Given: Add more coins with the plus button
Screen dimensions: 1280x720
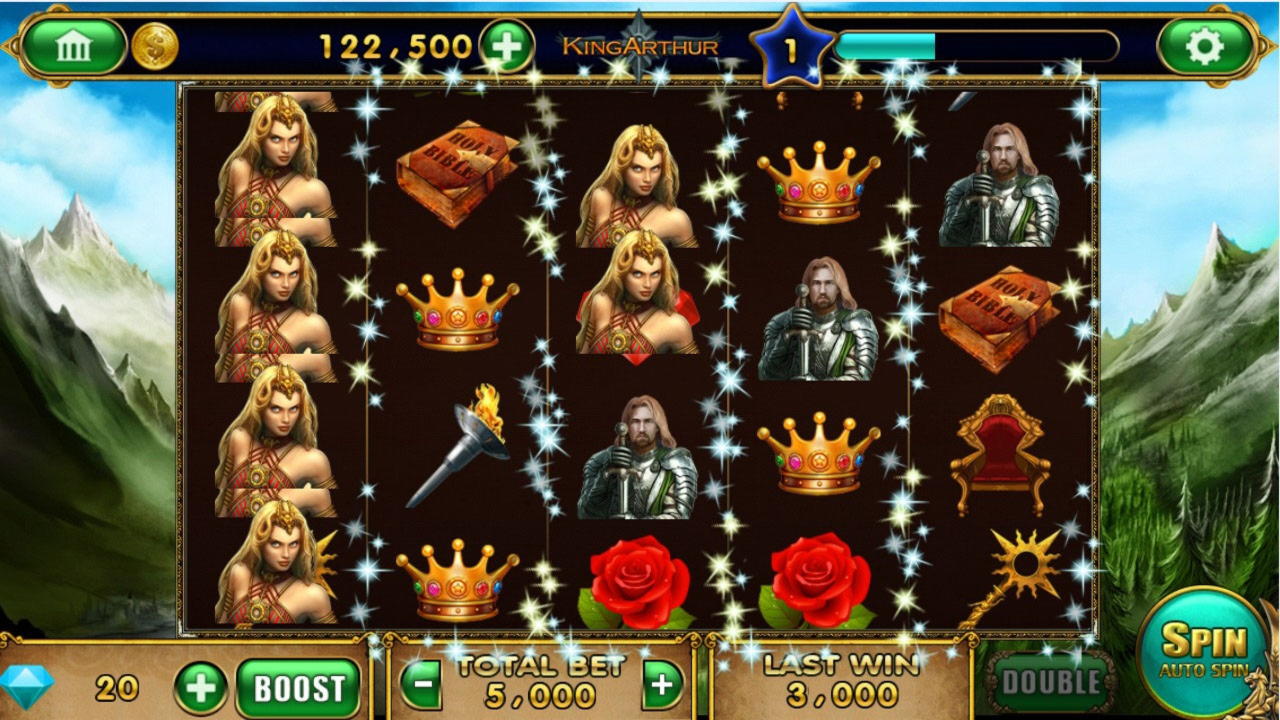Looking at the screenshot, I should pos(506,46).
